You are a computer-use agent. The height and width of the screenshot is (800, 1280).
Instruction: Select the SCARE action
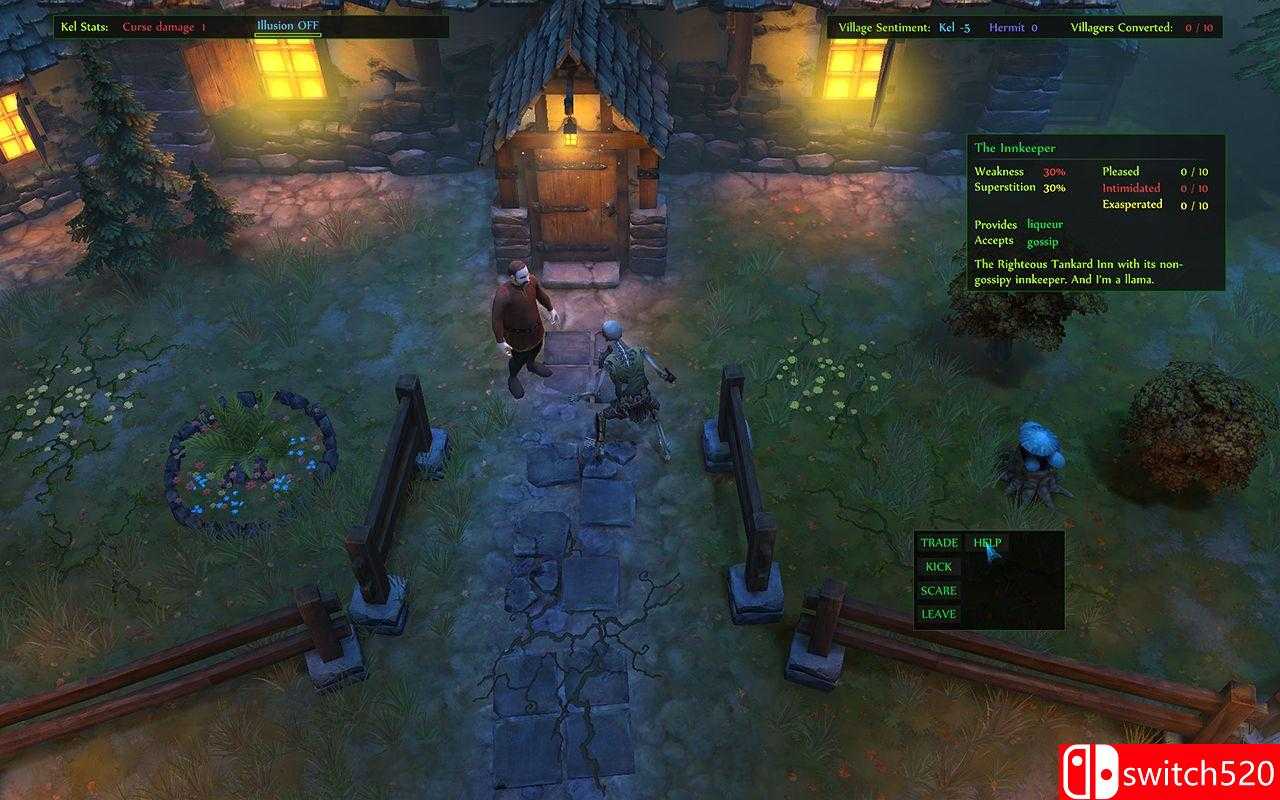938,591
